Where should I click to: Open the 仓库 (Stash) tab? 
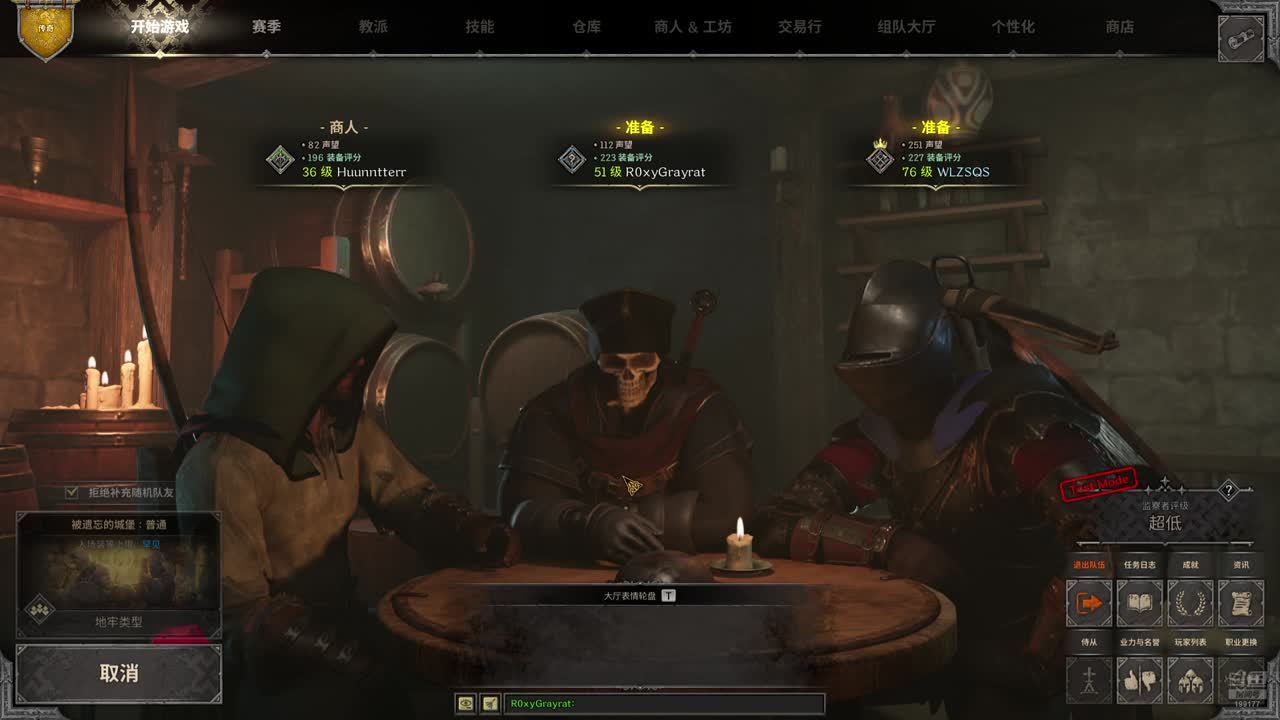(x=587, y=27)
